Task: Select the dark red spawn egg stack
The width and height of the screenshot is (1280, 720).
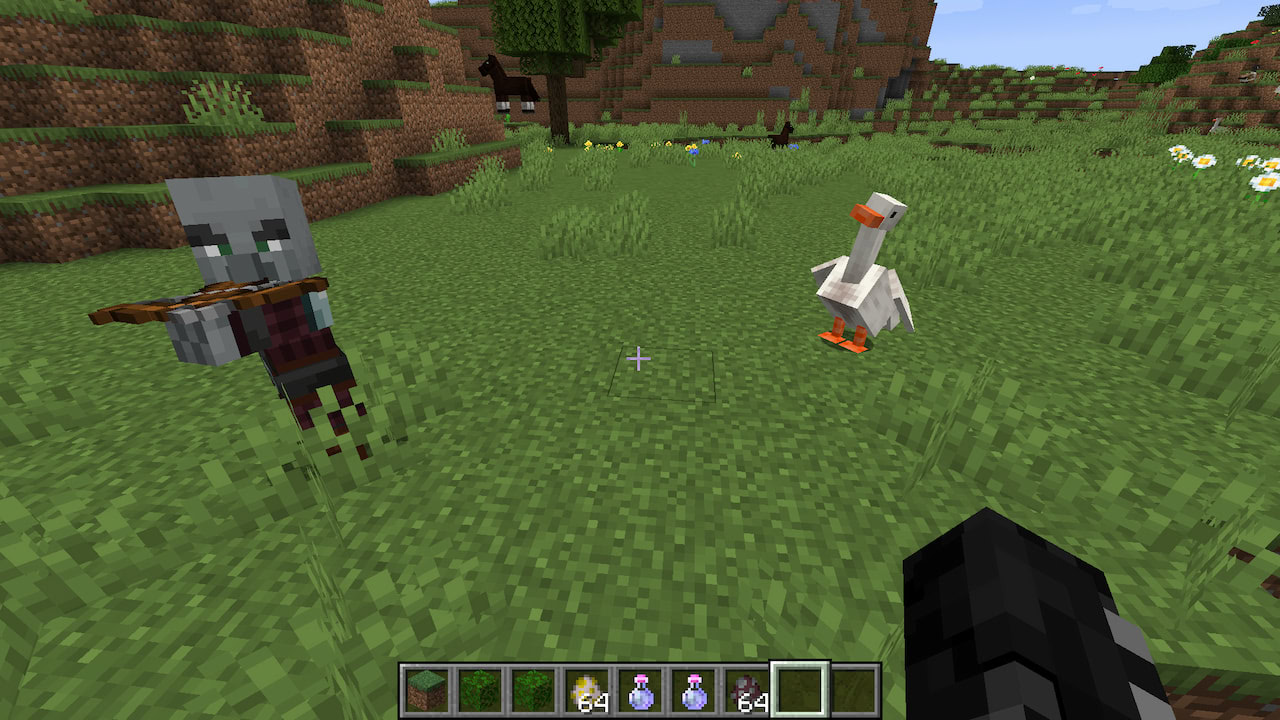Action: pyautogui.click(x=746, y=689)
